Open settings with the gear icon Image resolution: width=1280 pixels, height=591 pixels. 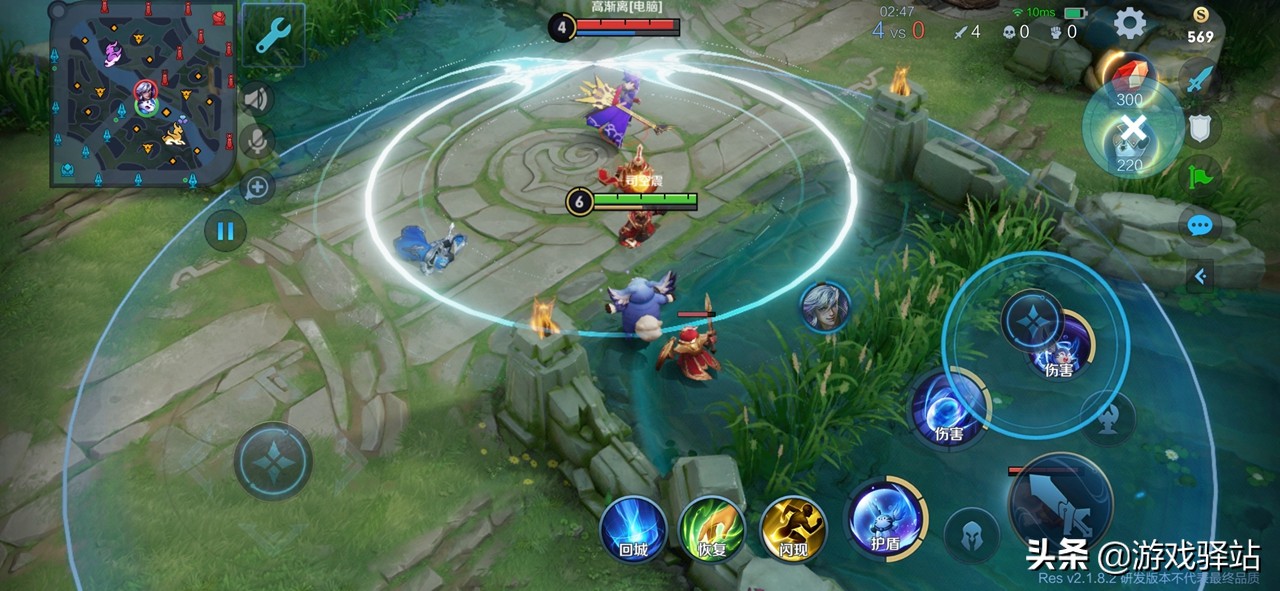click(x=1130, y=22)
